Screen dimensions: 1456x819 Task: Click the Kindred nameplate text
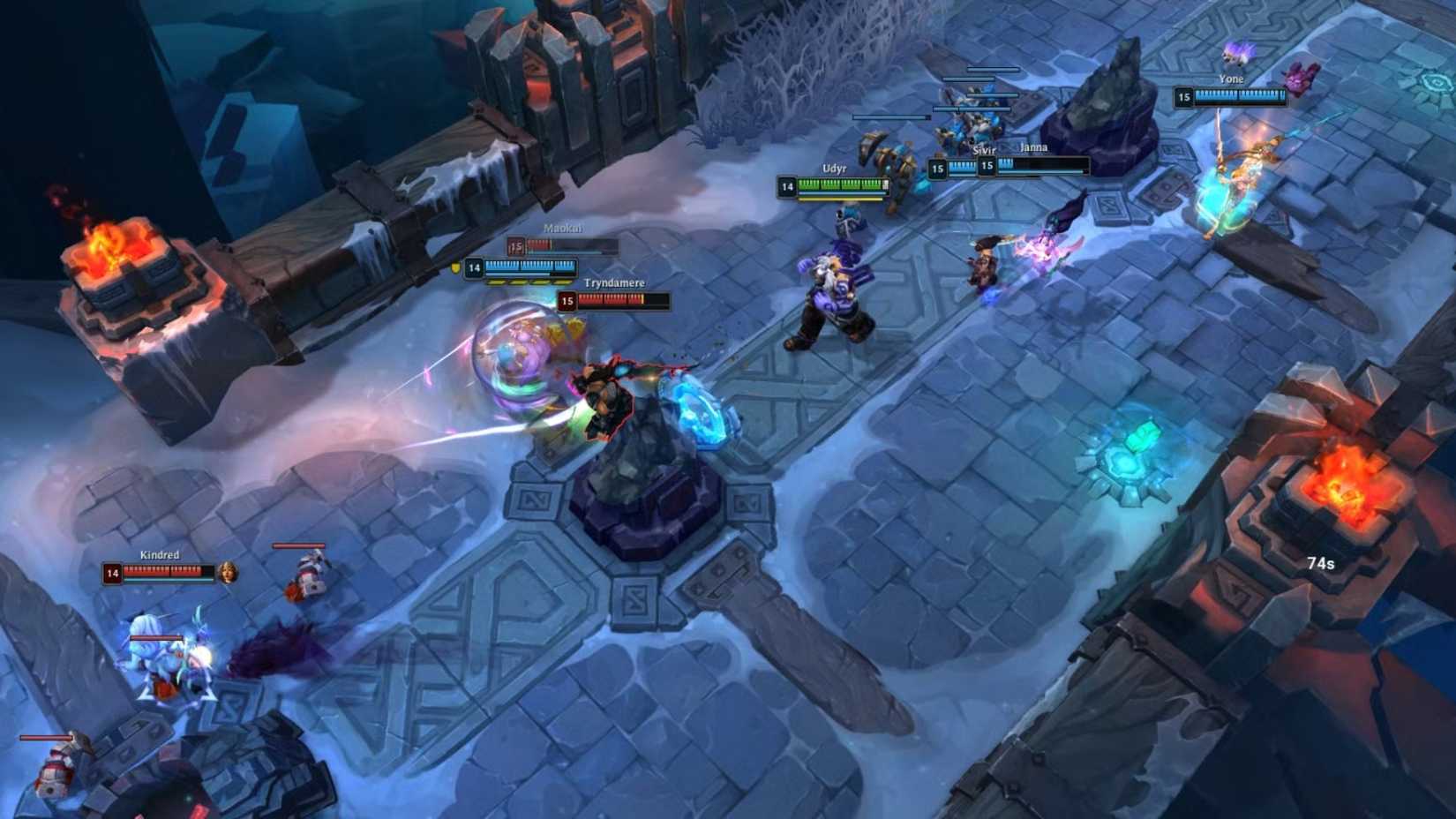pos(160,556)
